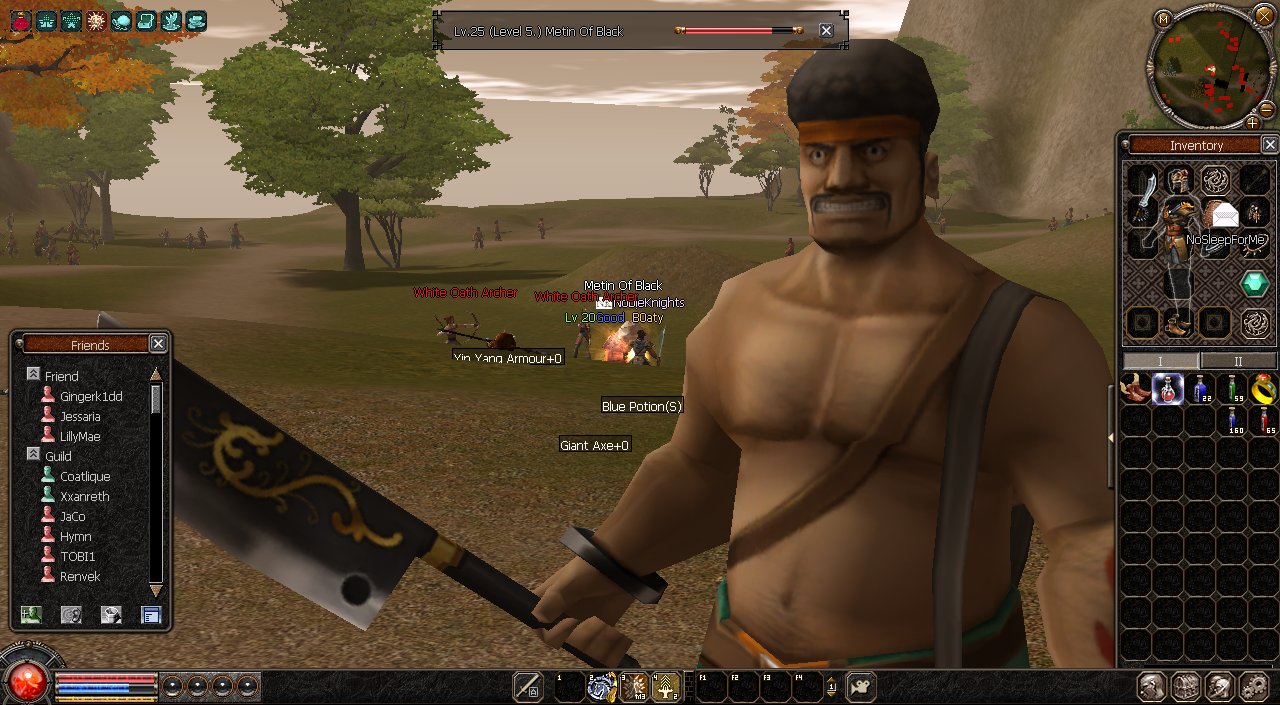Select friend Gingerk1dd in the list
Viewport: 1280px width, 705px height.
(90, 397)
